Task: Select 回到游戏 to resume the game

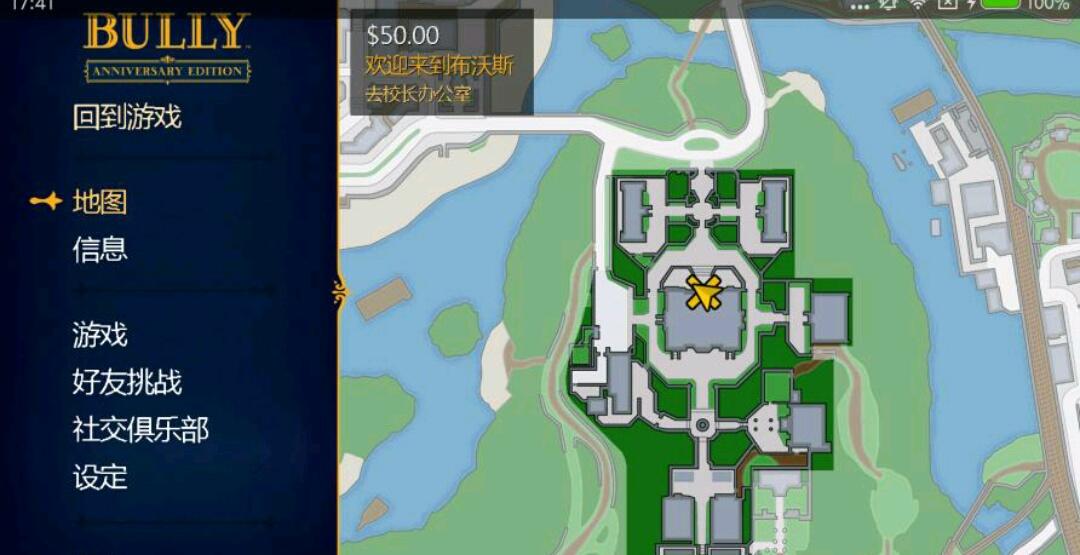Action: [127, 117]
